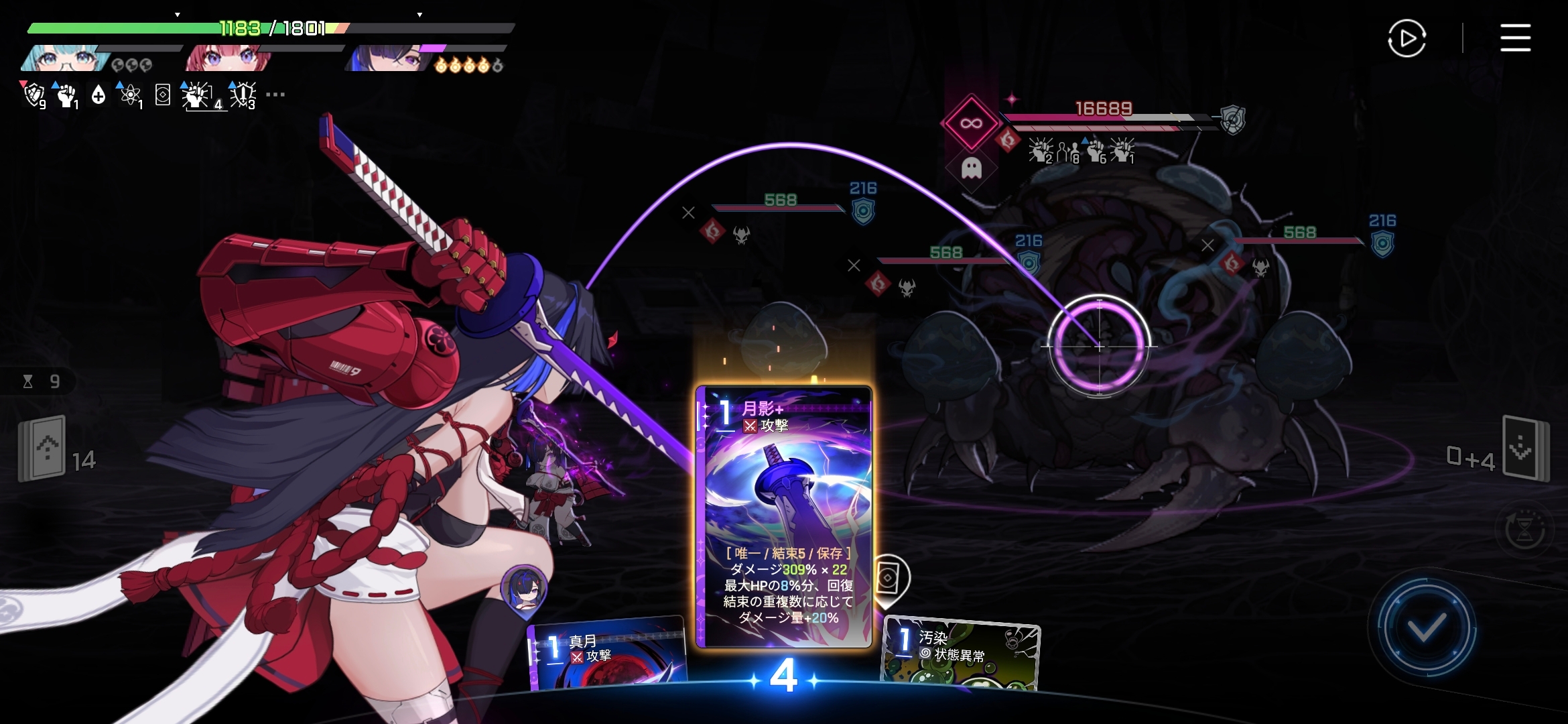Inspect the boss ghost status icon
1568x724 pixels.
971,168
